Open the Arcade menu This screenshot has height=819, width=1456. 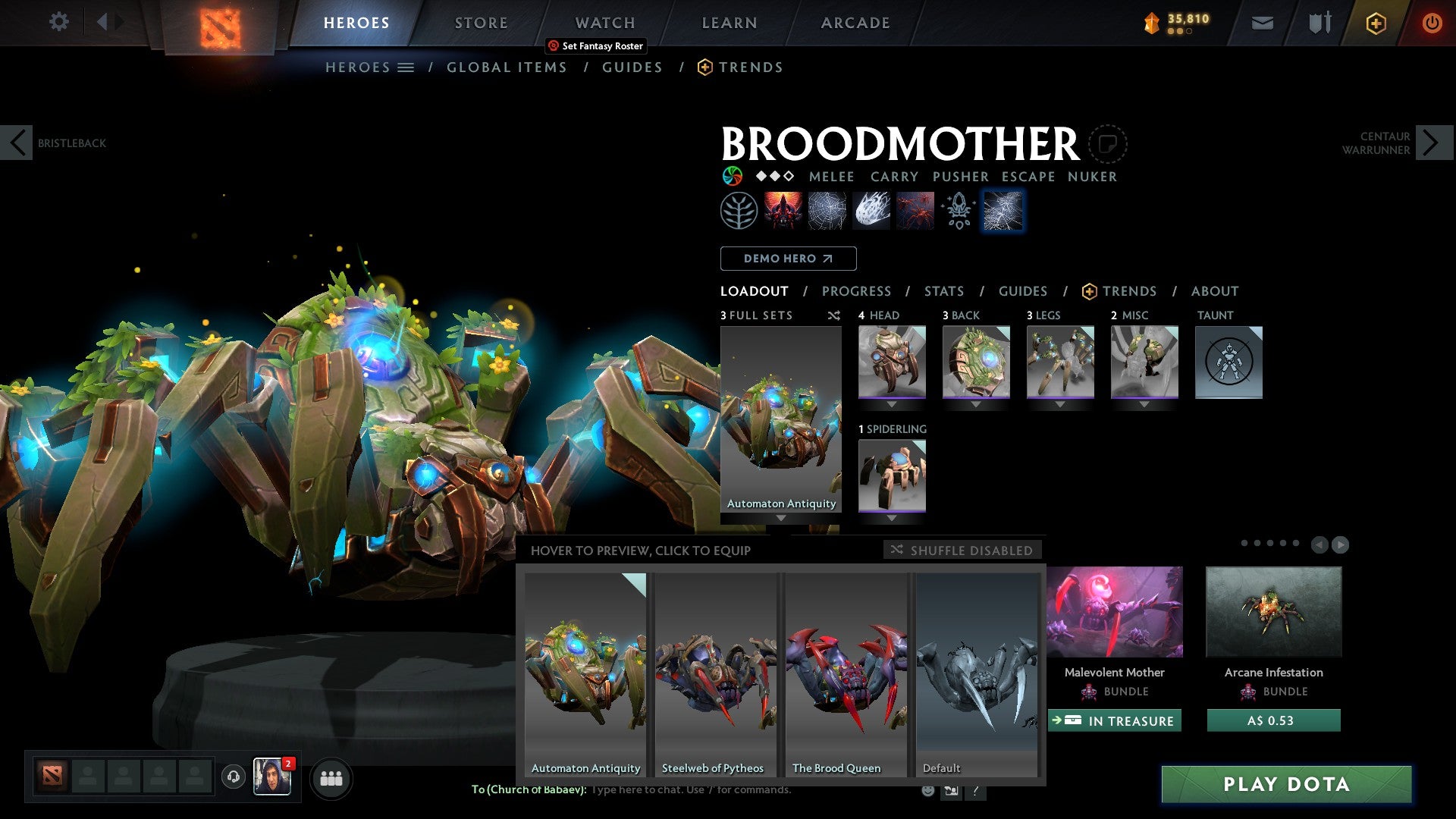point(855,22)
